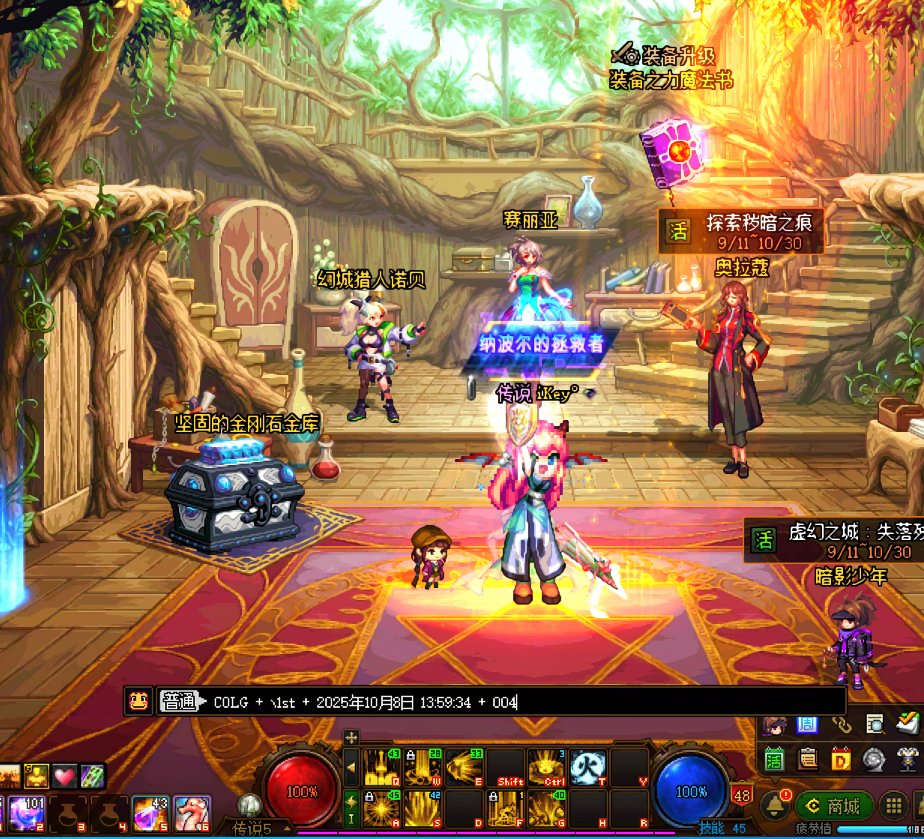924x839 pixels.
Task: Click the pink heart buff icon
Action: pos(65,776)
